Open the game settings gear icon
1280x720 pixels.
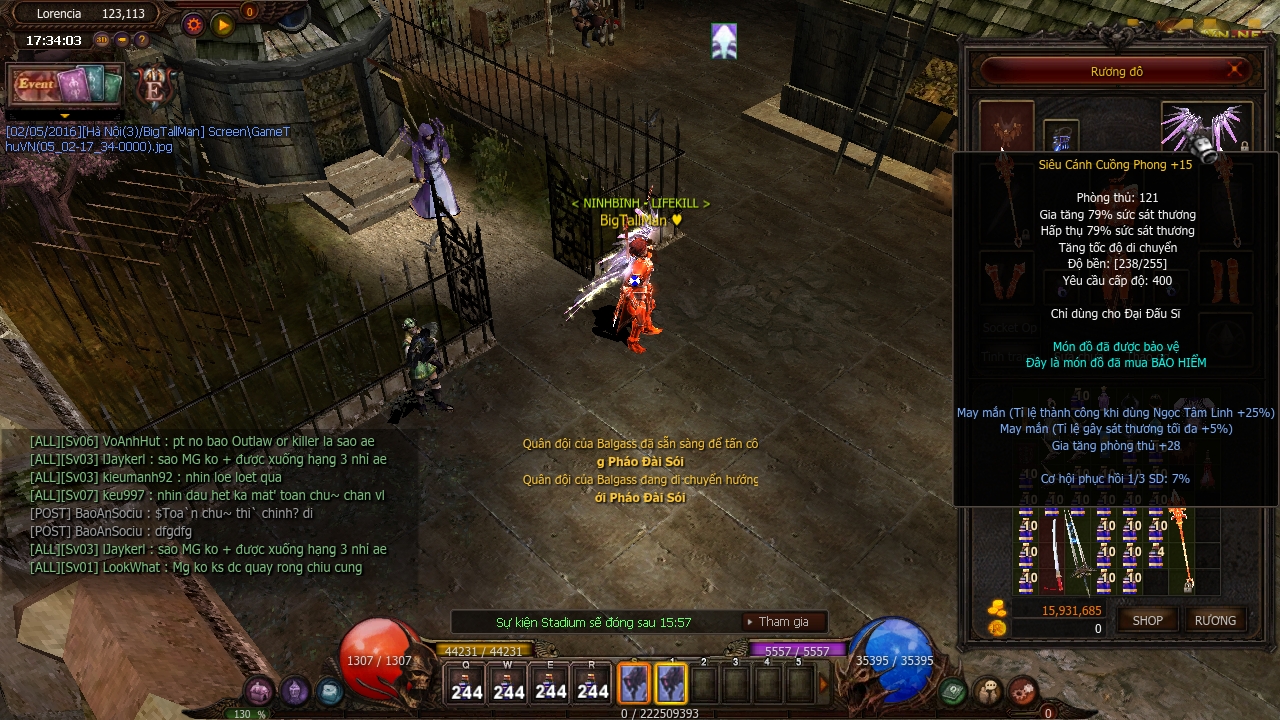(x=192, y=24)
